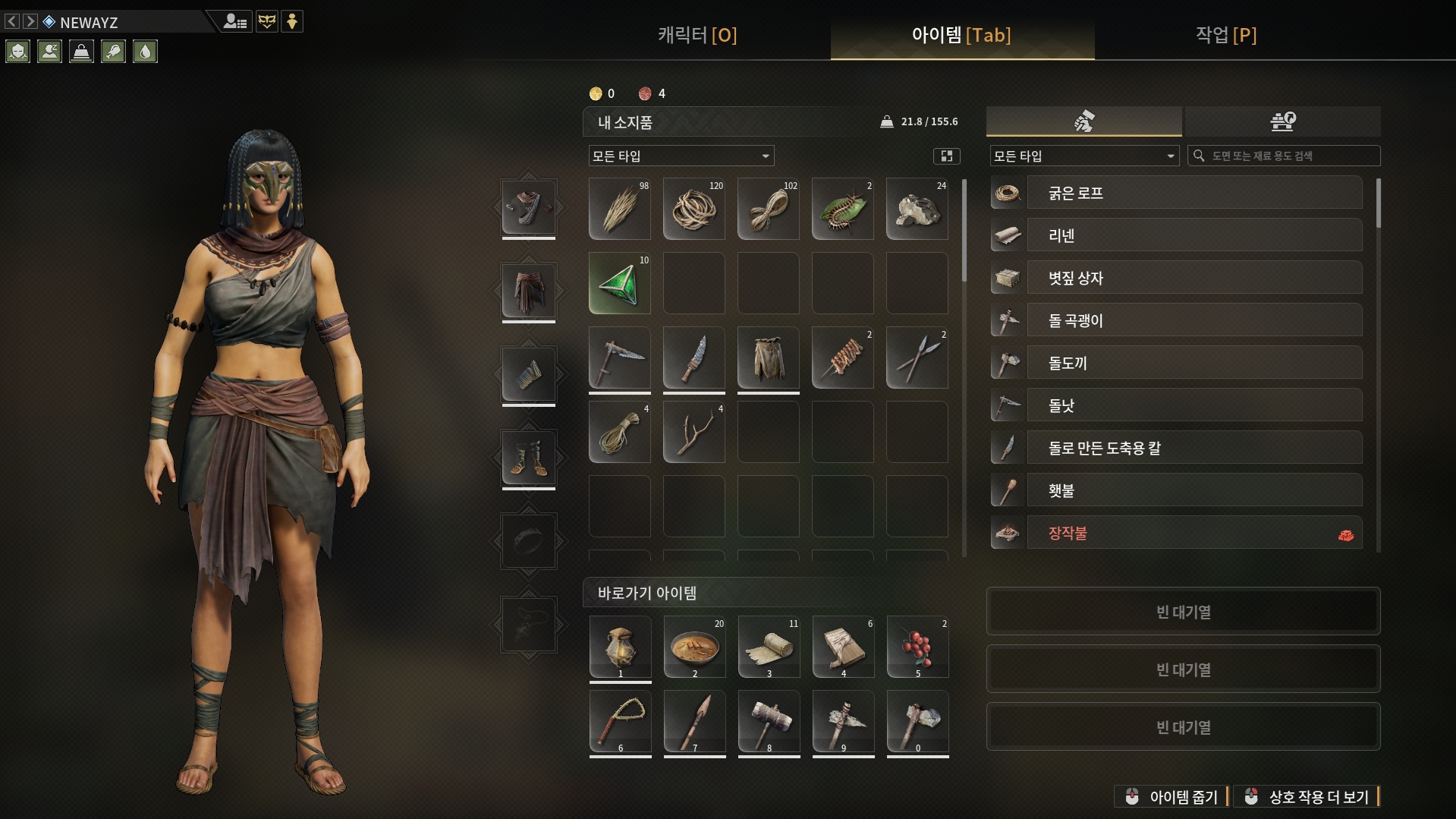
Task: Open the recipe list type dropdown
Action: [x=1083, y=156]
